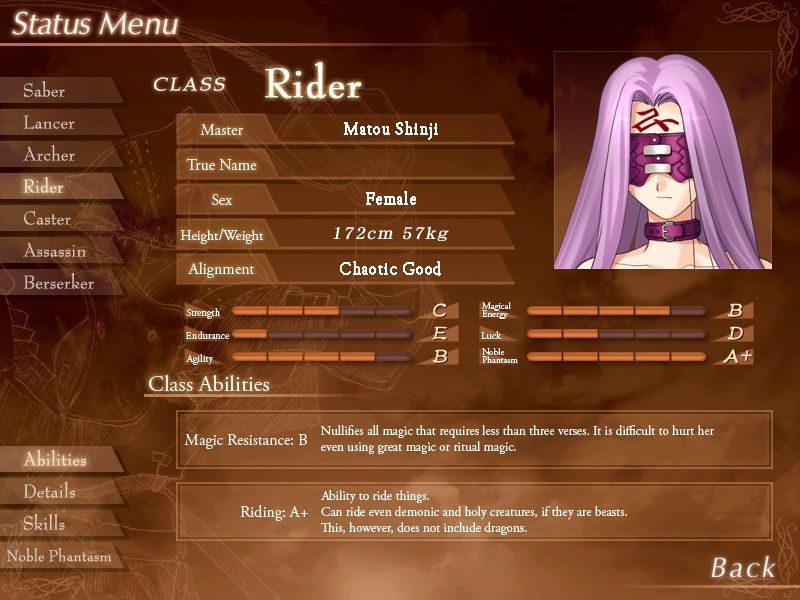
Task: View the Assassin class entry
Action: (x=55, y=251)
